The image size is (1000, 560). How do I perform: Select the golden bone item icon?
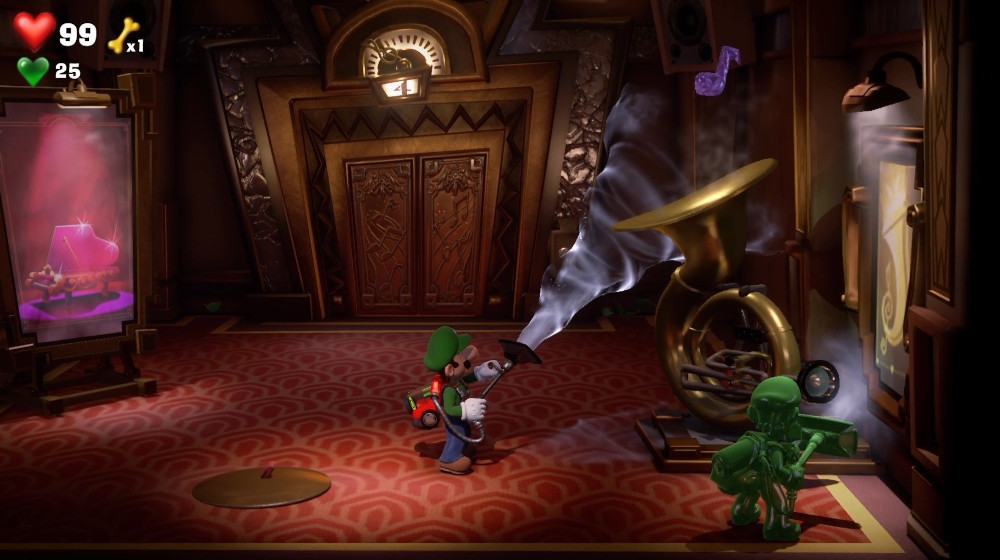[123, 35]
